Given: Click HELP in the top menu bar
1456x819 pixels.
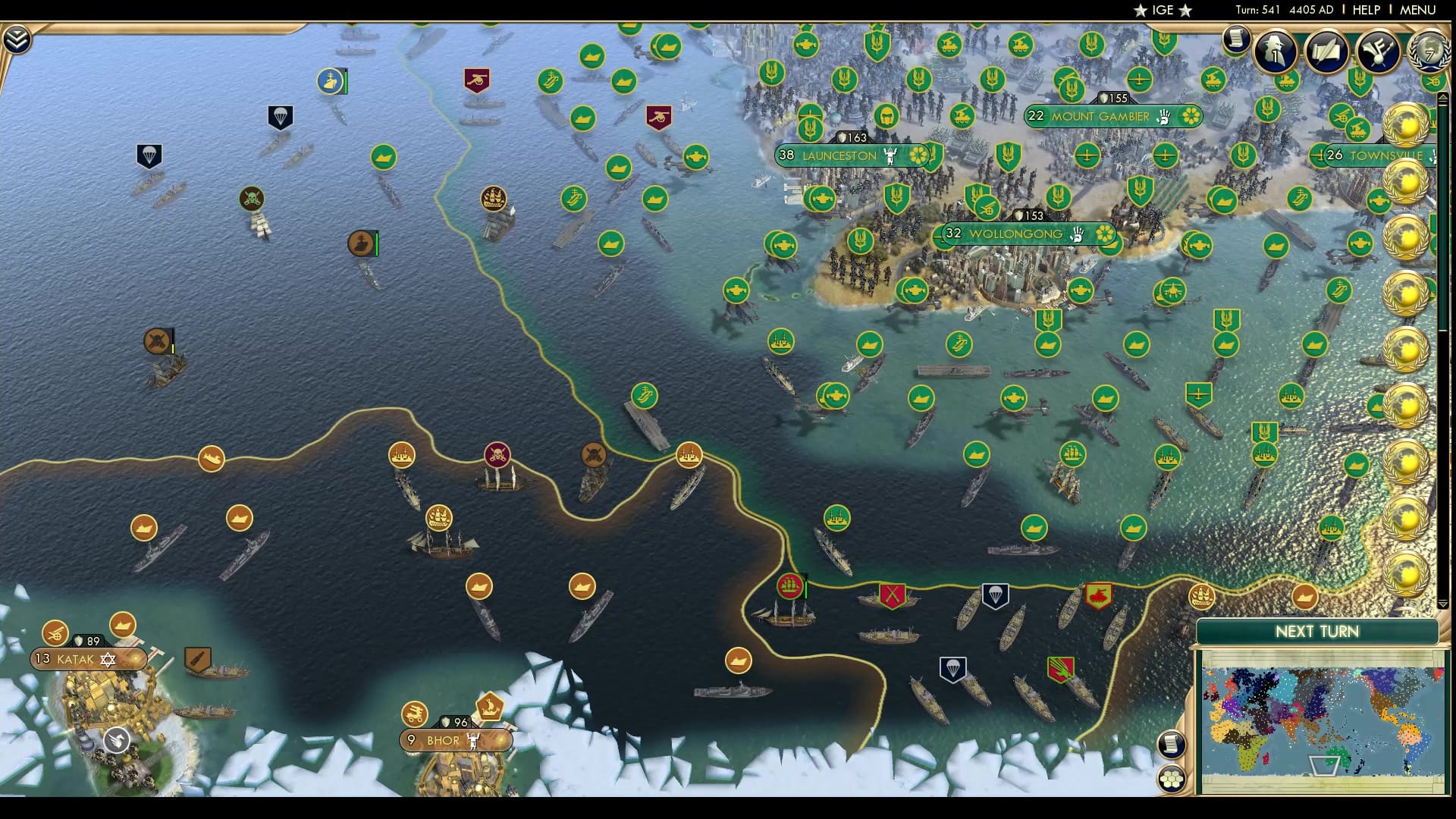Looking at the screenshot, I should click(x=1365, y=10).
